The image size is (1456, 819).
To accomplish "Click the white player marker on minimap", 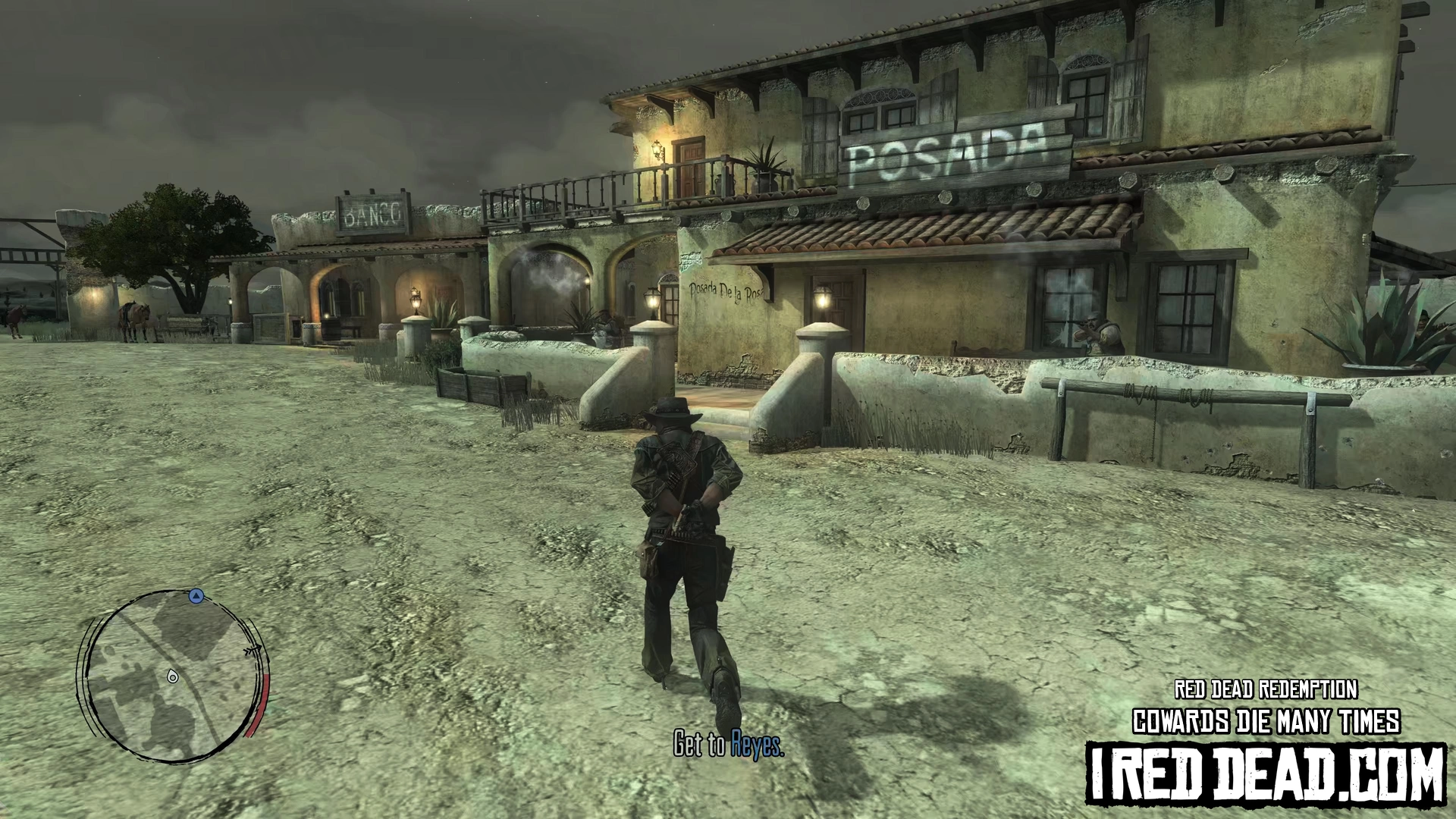I will tap(173, 676).
